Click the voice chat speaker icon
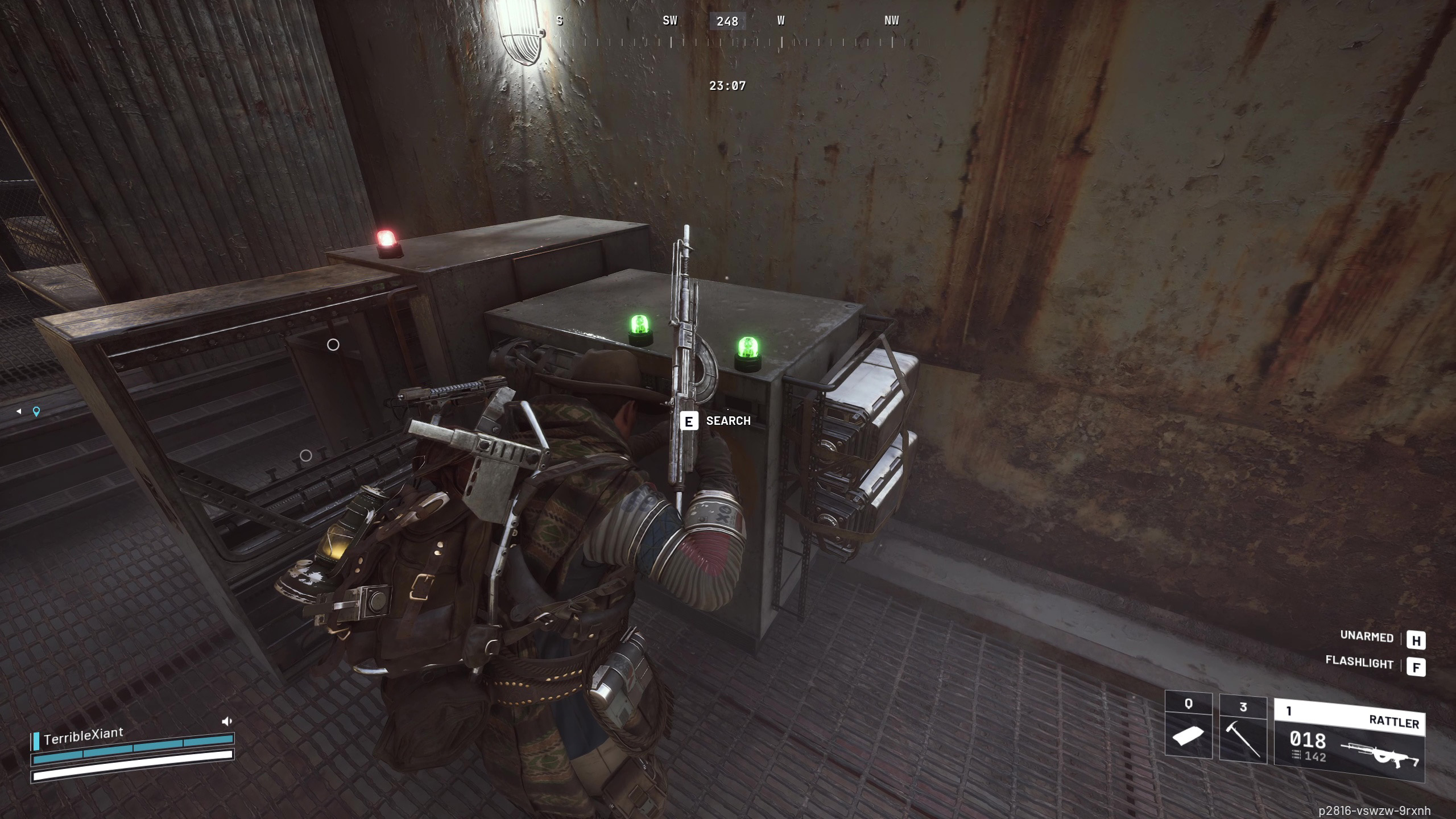Screen dimensions: 1456x819 click(226, 721)
